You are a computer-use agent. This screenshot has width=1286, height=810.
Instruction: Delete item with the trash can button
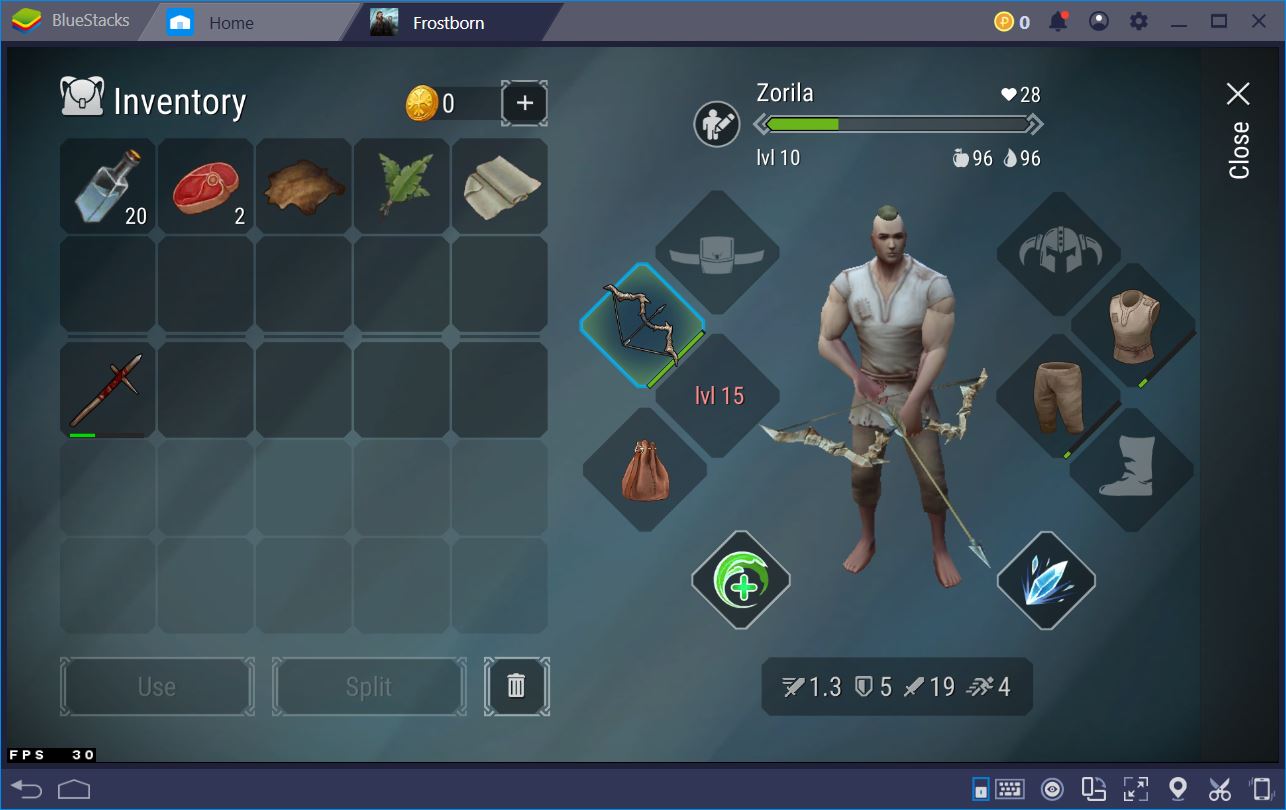[516, 686]
